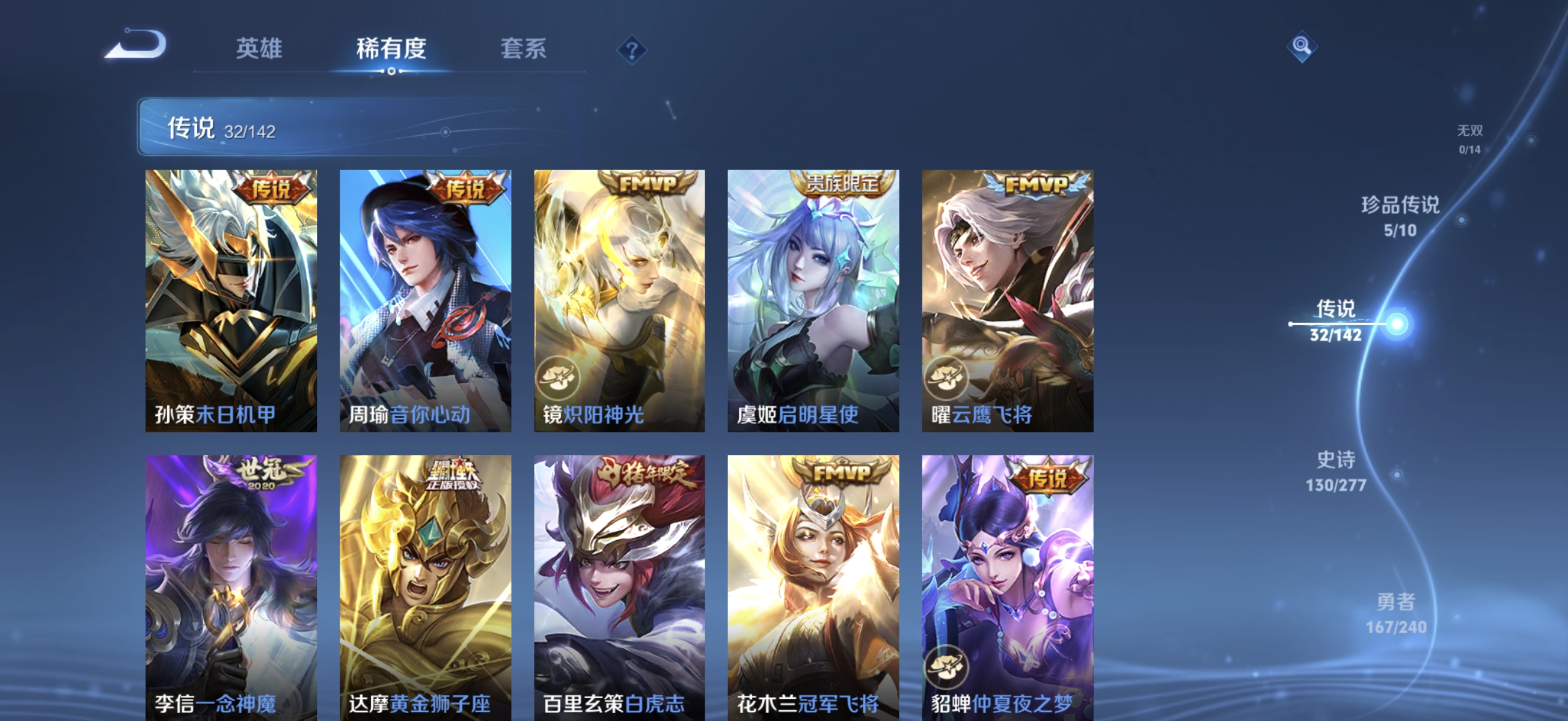Open the search magnifier tool
Image resolution: width=1568 pixels, height=721 pixels.
(x=1302, y=46)
